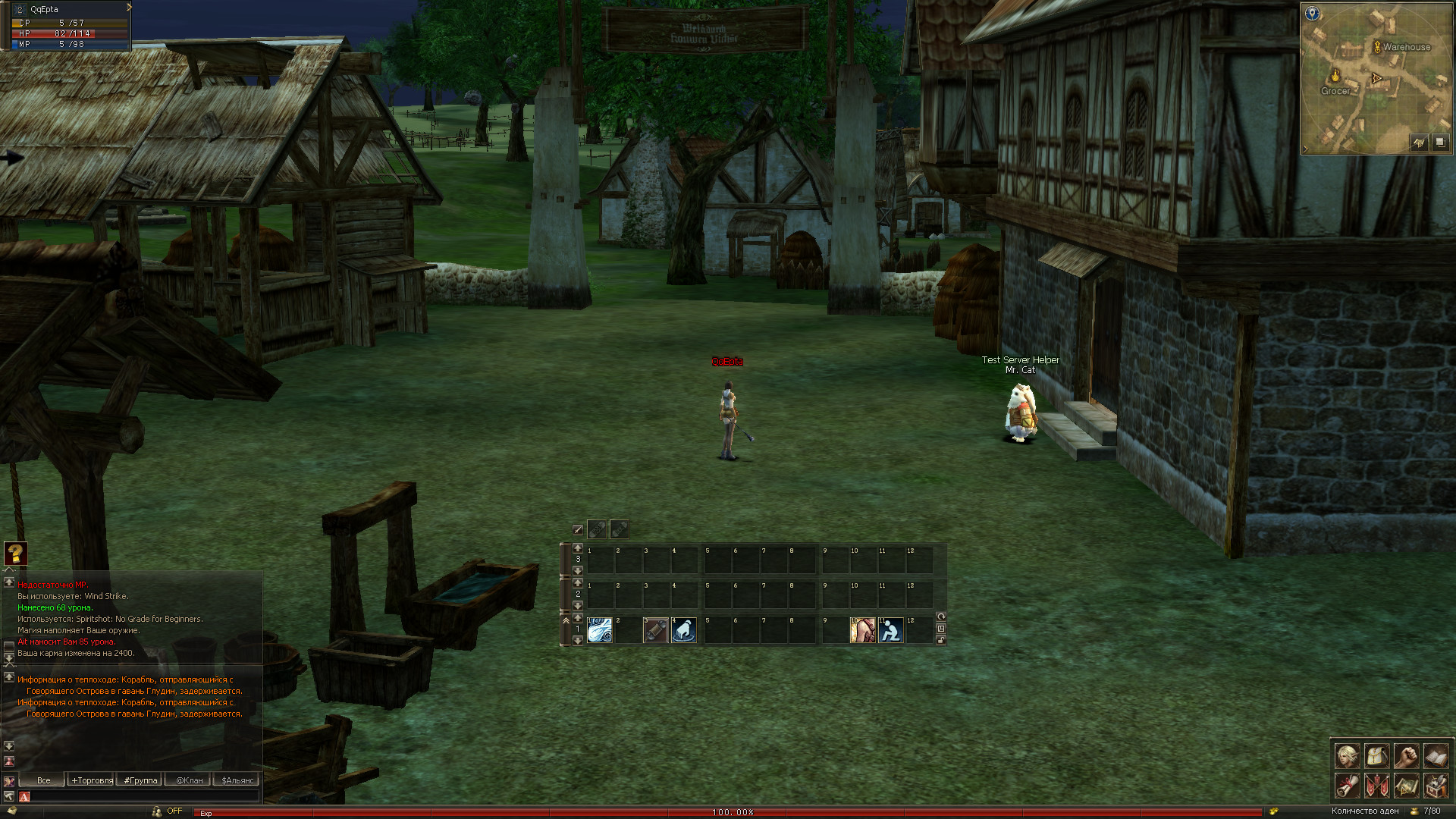The width and height of the screenshot is (1456, 819).
Task: Open the quest scroll icon
Action: tap(1348, 786)
